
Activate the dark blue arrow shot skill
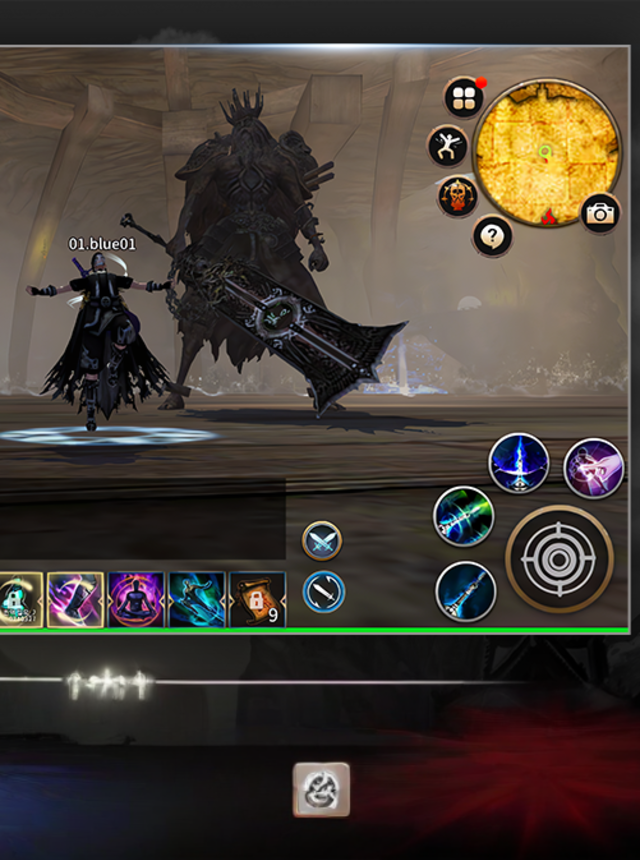tap(465, 591)
